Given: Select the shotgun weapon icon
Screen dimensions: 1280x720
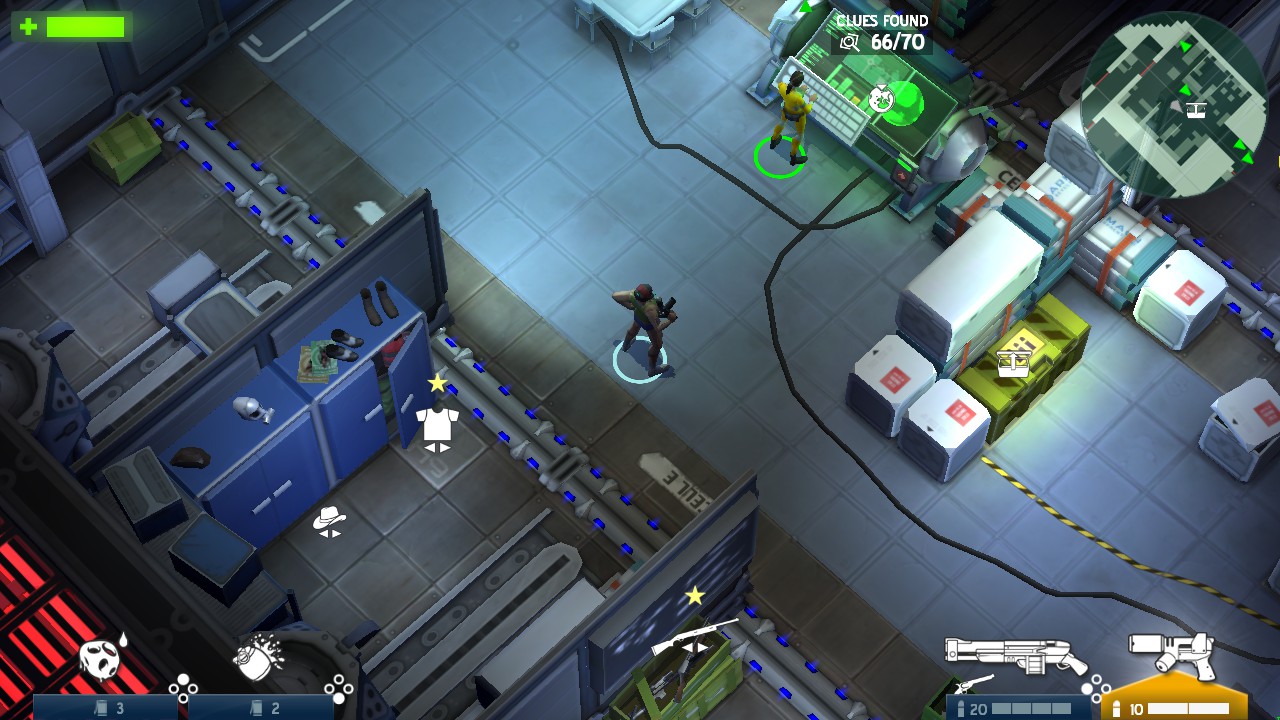Looking at the screenshot, I should coord(1015,655).
